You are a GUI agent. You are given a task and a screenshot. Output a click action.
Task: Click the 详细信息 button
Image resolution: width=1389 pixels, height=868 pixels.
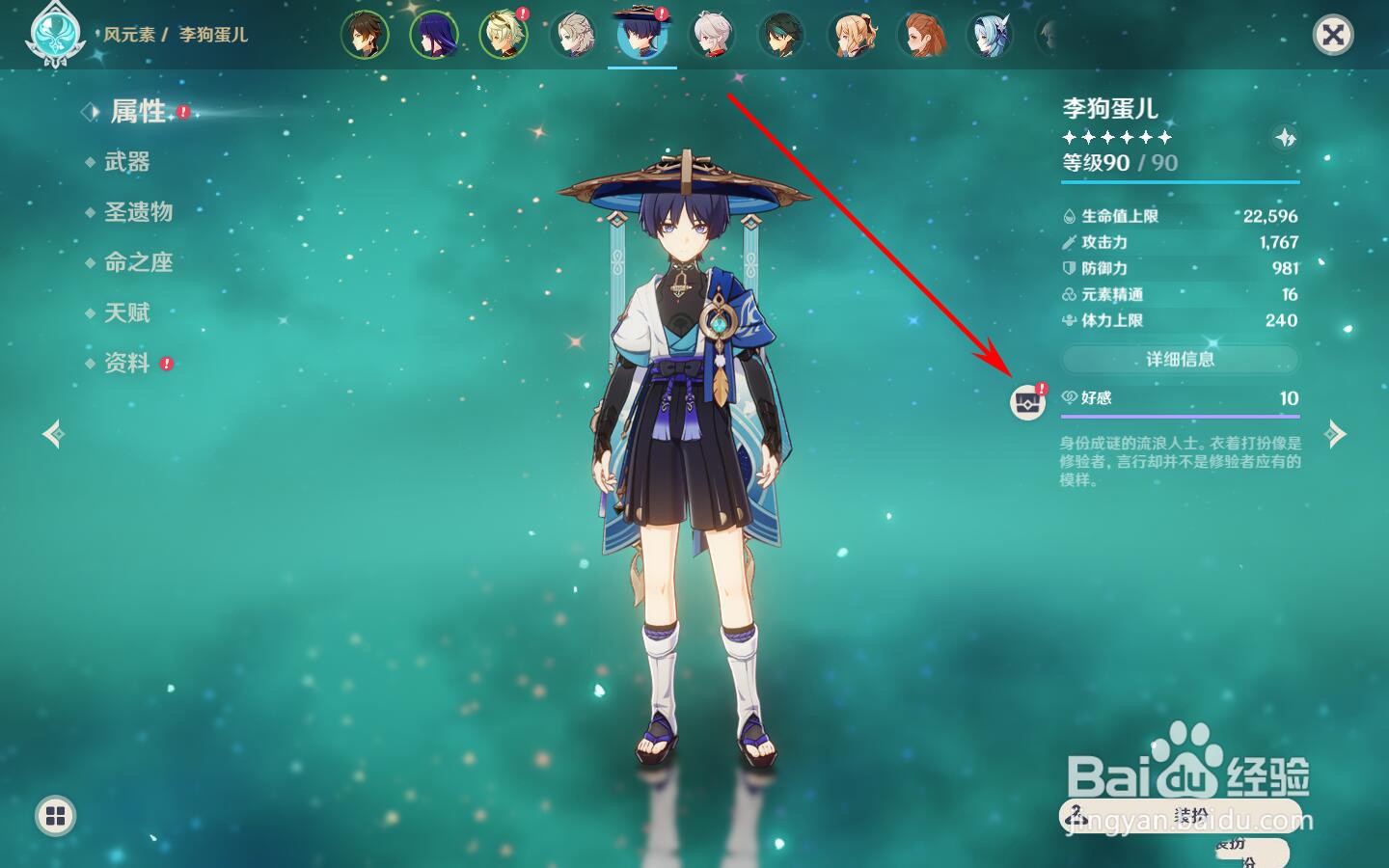click(x=1180, y=359)
